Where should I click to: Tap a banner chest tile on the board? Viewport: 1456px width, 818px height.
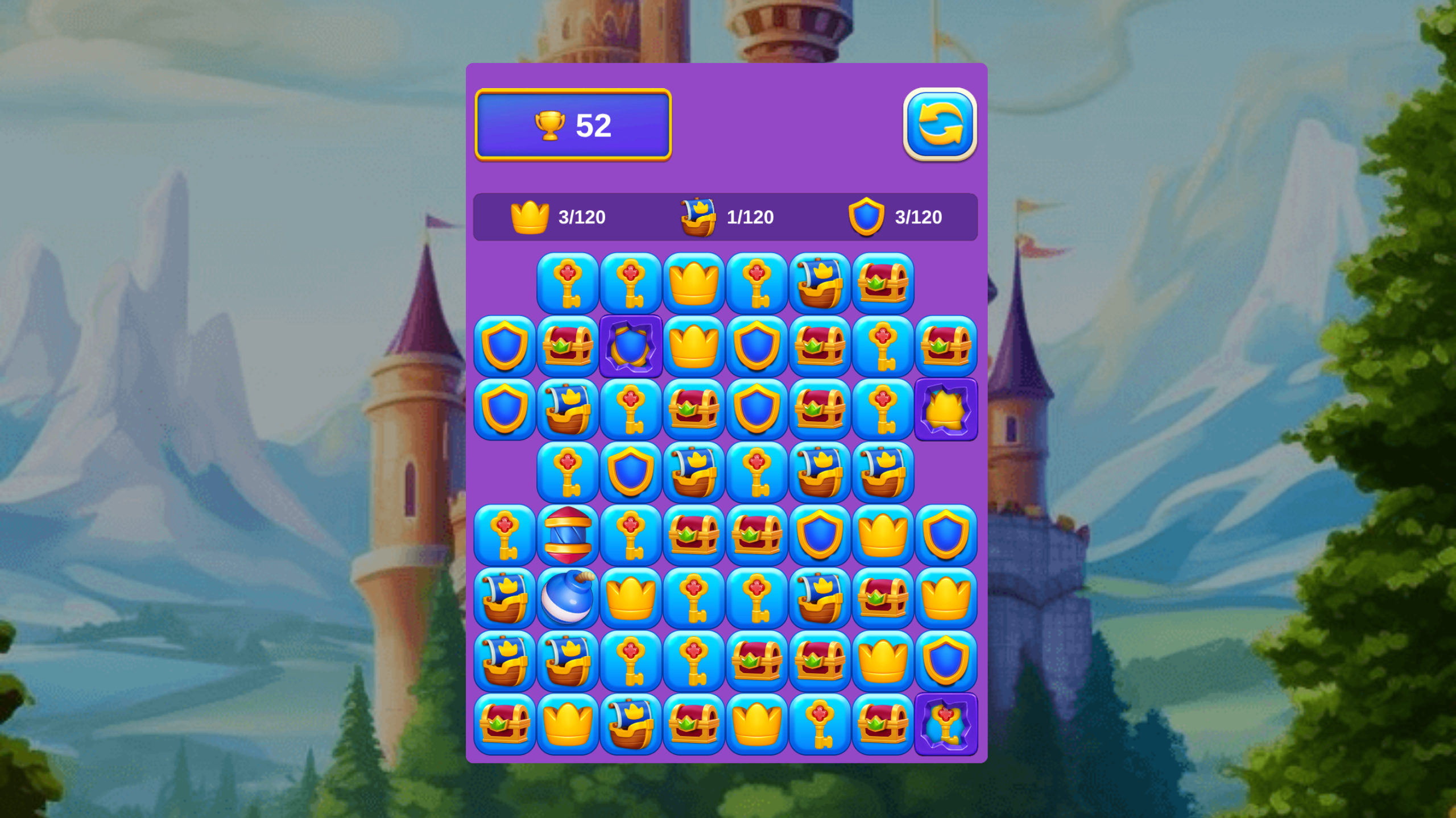(x=820, y=285)
